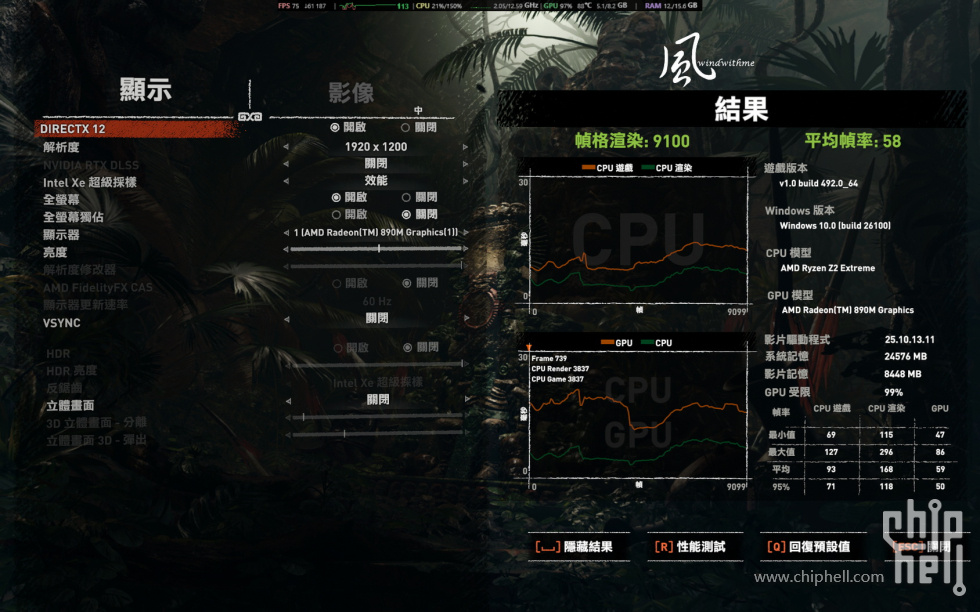Select the 全螢幕獨佔 setting label
The width and height of the screenshot is (980, 612).
pos(73,216)
